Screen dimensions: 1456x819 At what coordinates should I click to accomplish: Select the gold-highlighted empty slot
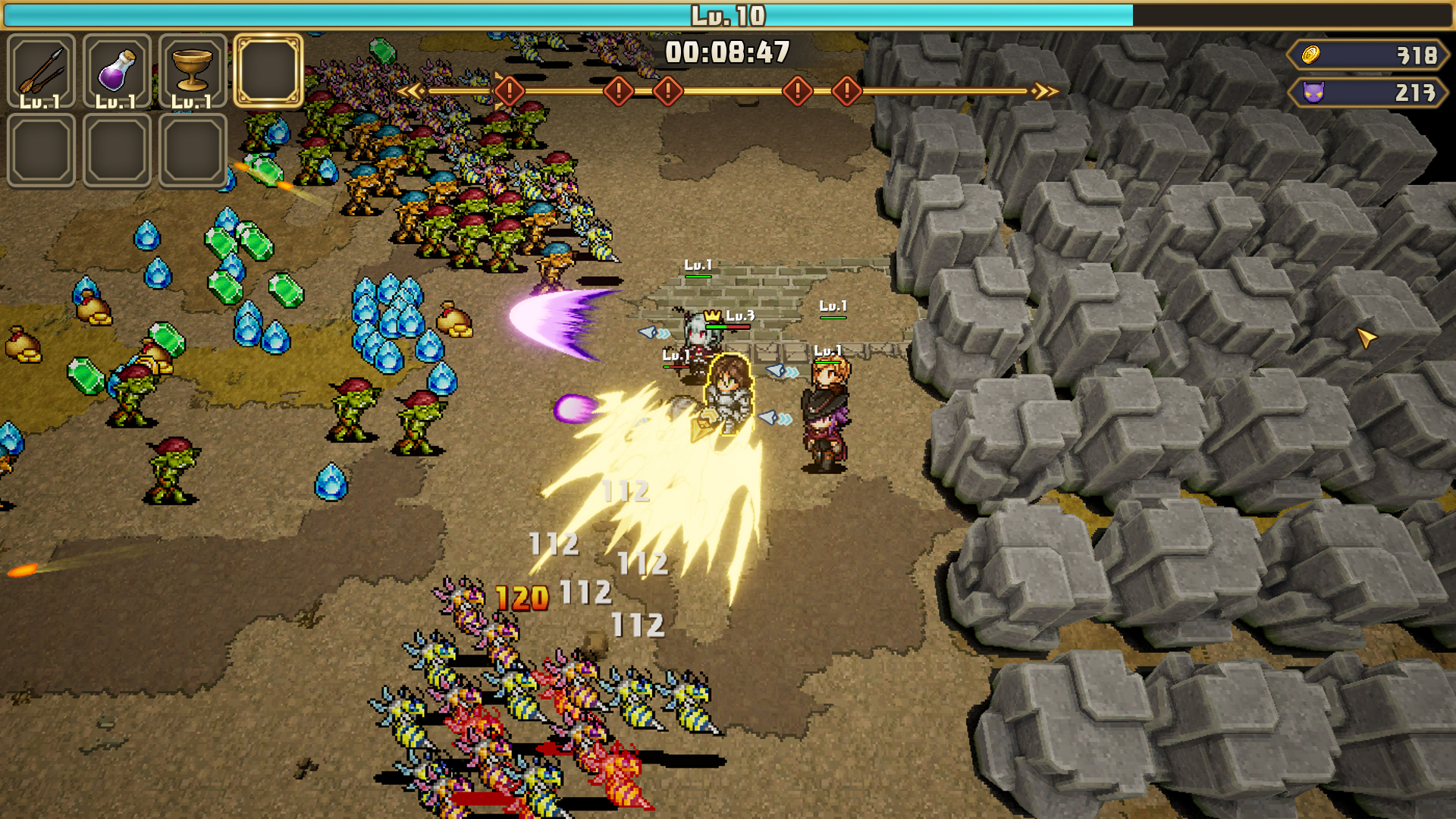(268, 71)
